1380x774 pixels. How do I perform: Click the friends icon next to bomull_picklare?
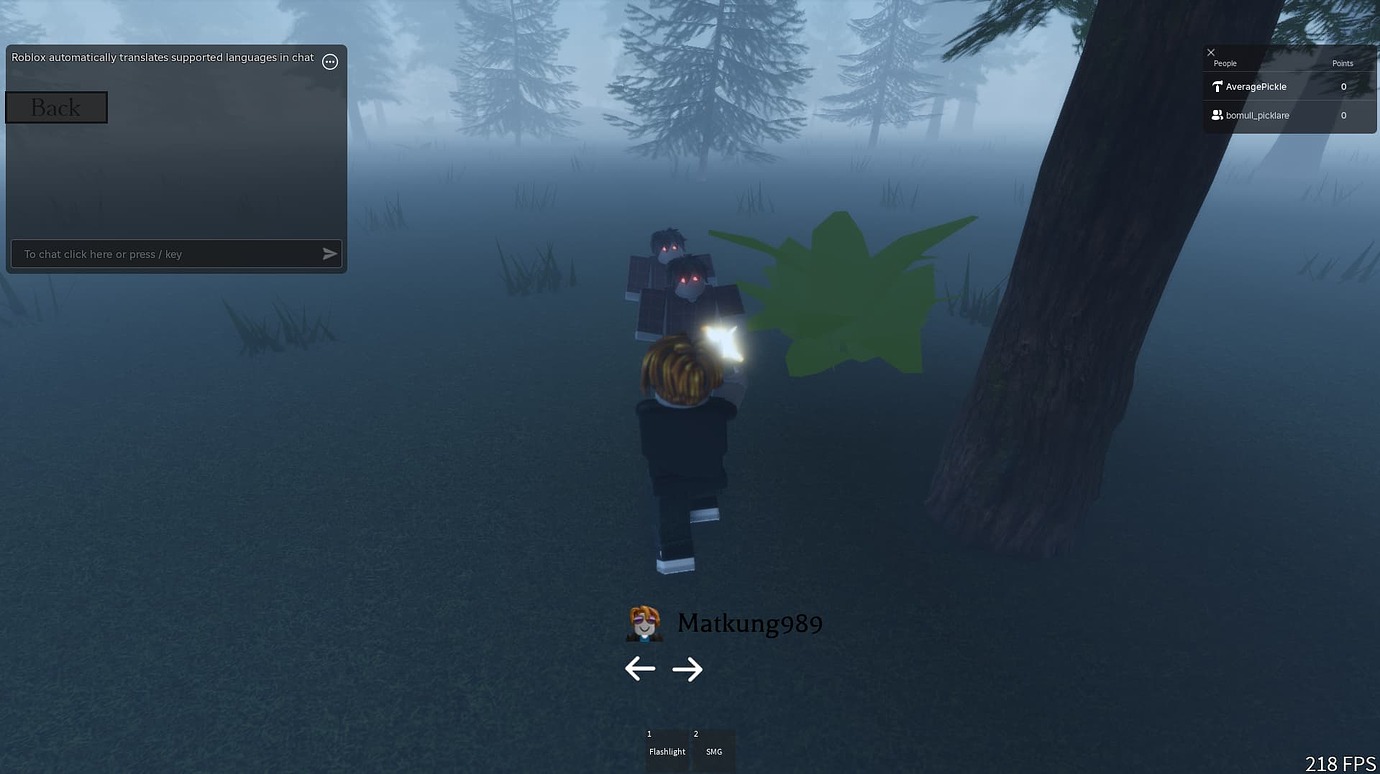(1217, 115)
